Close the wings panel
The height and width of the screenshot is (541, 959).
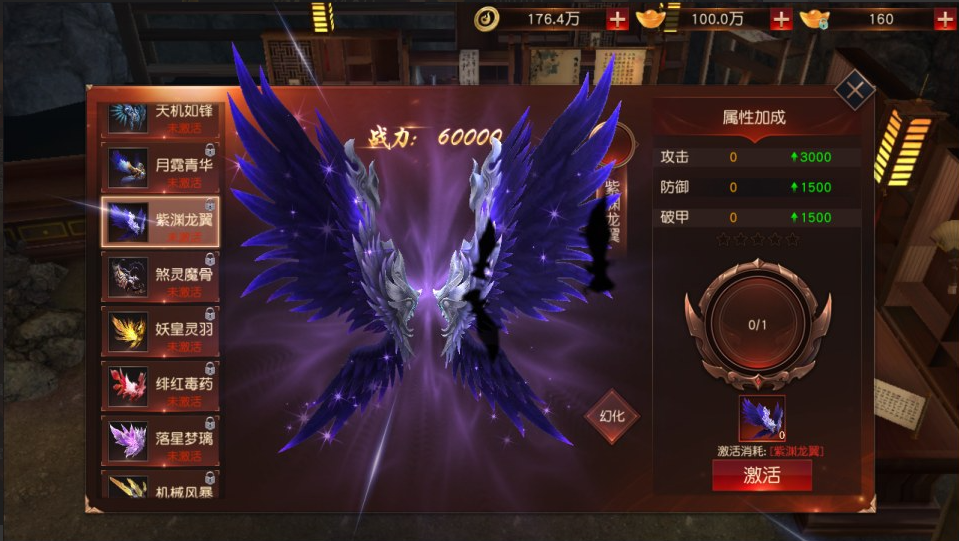[855, 90]
